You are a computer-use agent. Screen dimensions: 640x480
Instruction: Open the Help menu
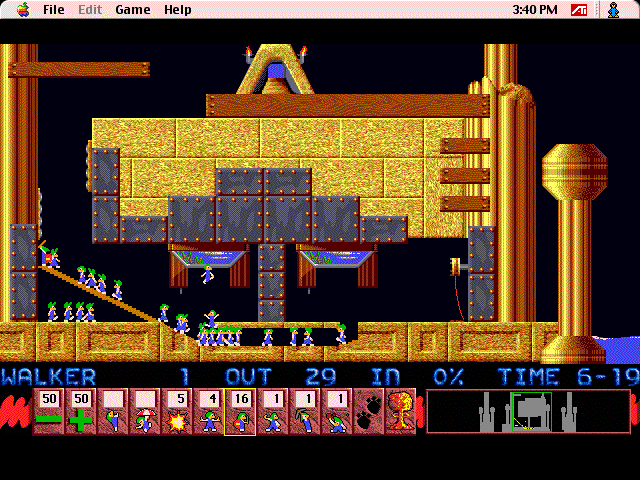click(x=178, y=10)
